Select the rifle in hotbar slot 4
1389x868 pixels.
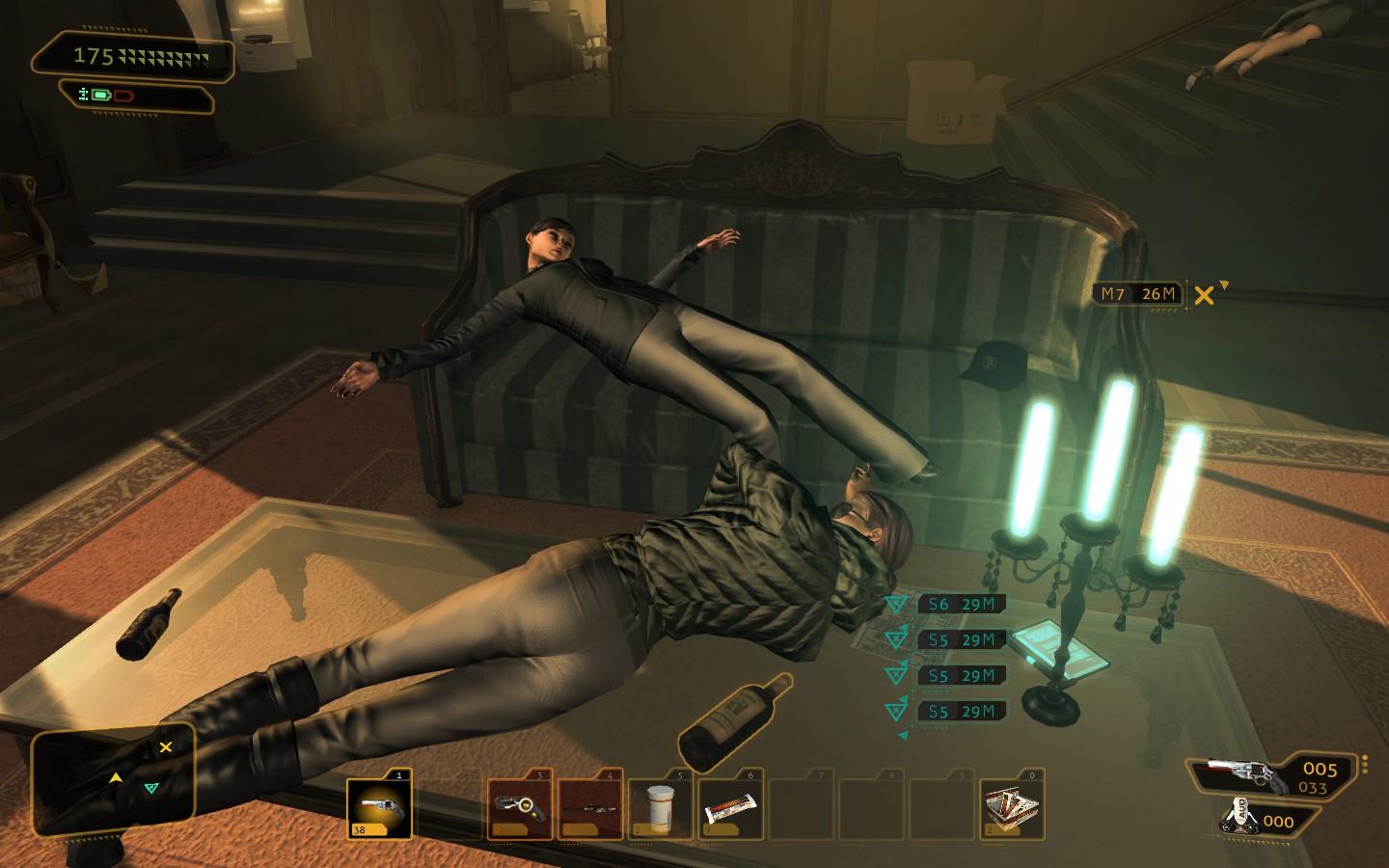pos(590,808)
